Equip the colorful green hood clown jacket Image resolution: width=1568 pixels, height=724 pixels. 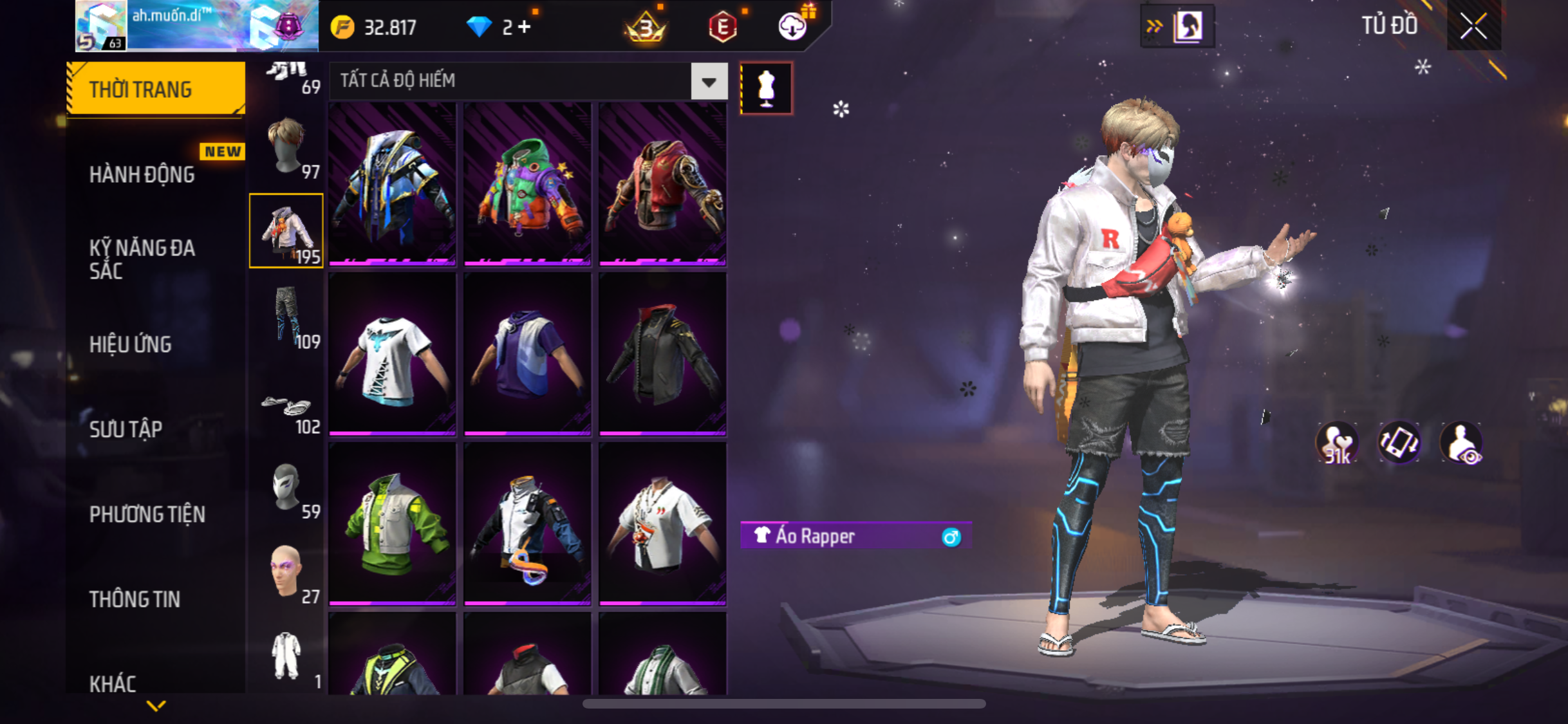(527, 185)
